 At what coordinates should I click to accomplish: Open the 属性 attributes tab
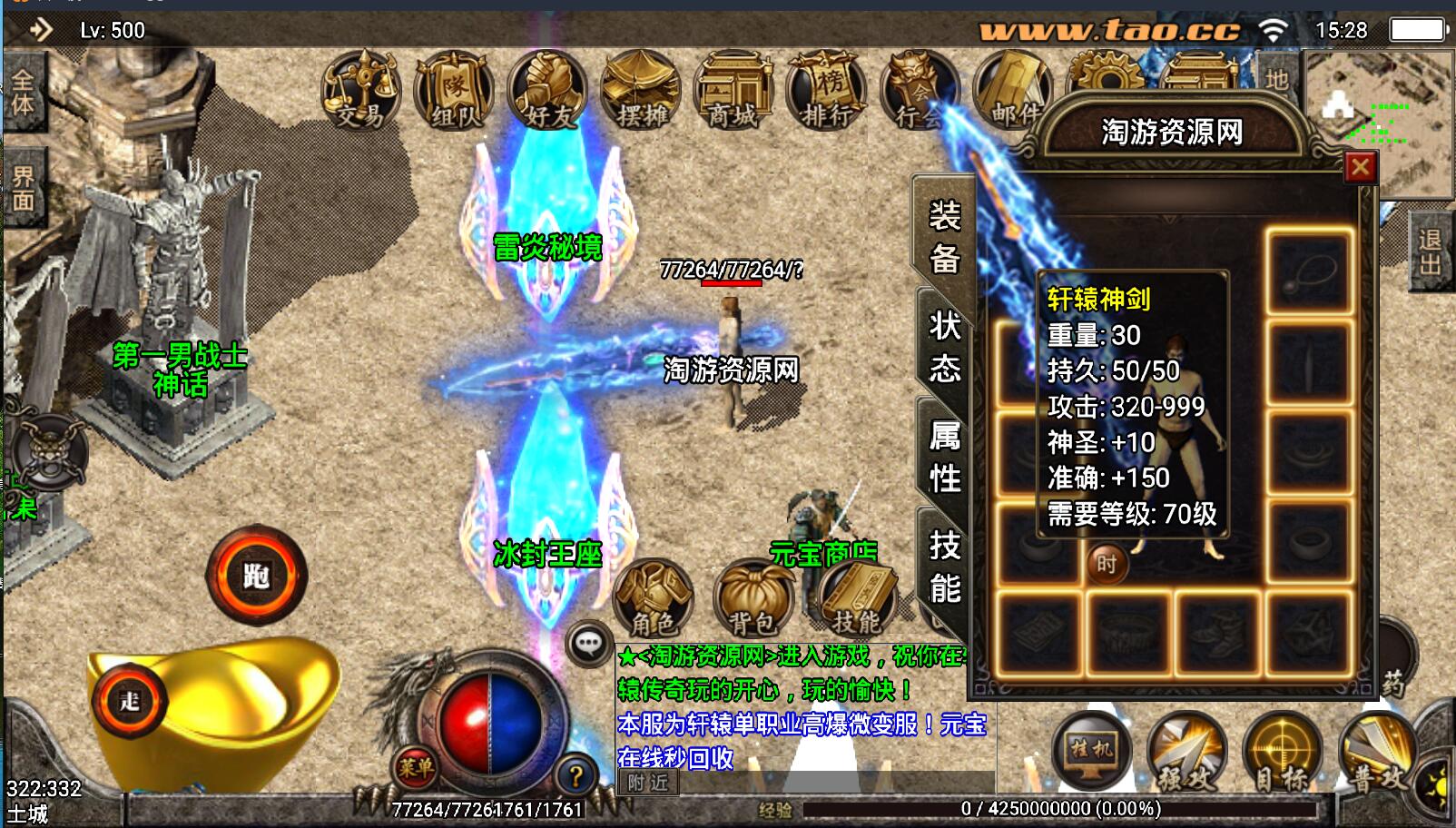pyautogui.click(x=944, y=457)
